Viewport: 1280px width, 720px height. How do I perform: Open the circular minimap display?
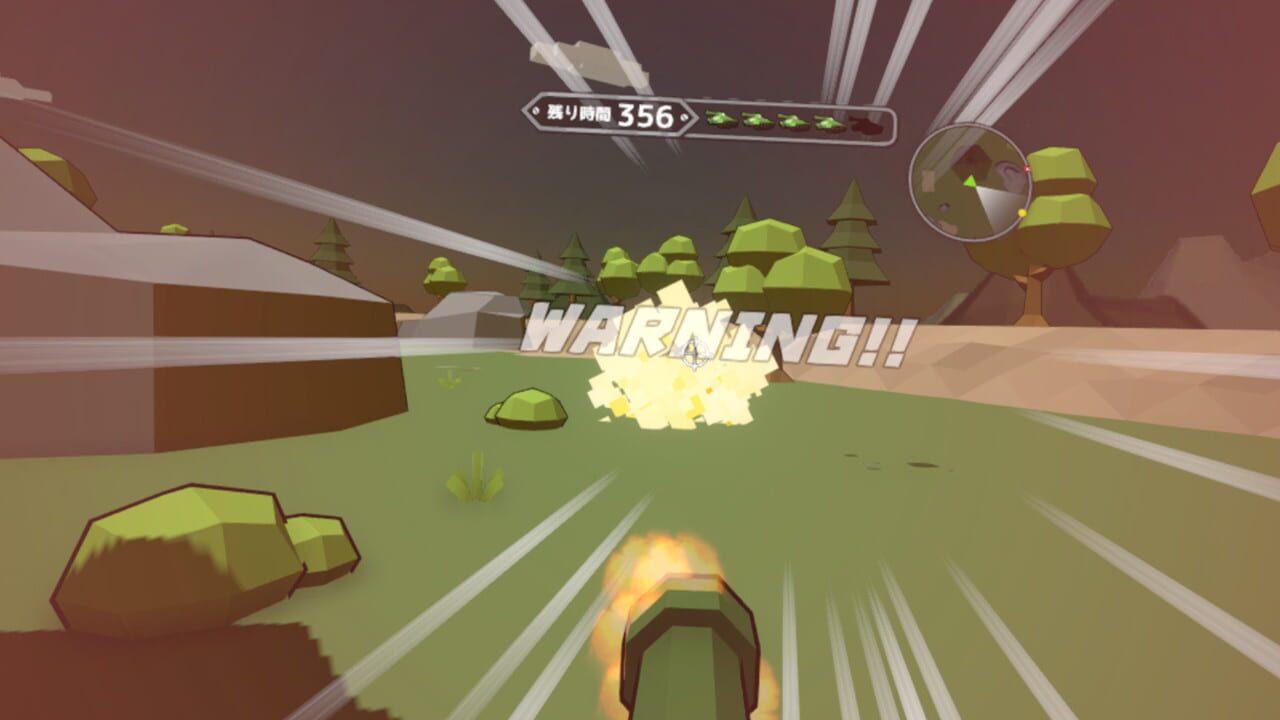pyautogui.click(x=970, y=183)
